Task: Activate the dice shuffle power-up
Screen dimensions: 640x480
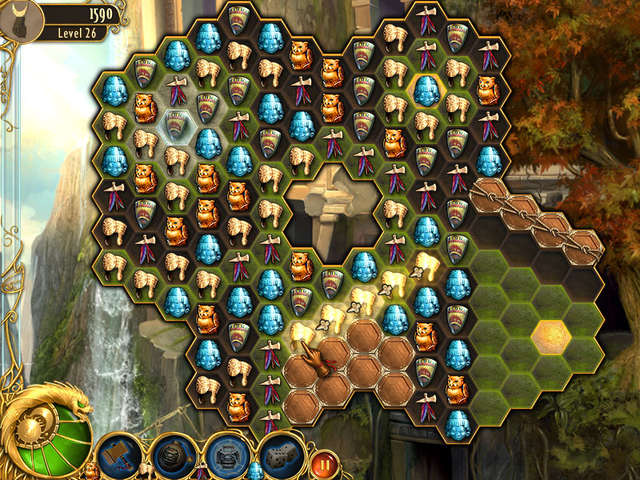Action: click(281, 456)
